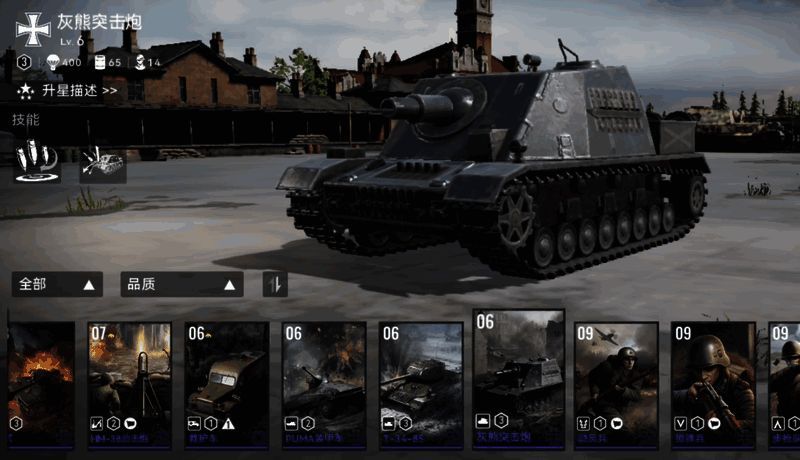Choose the level 06 truck unit card

click(226, 383)
